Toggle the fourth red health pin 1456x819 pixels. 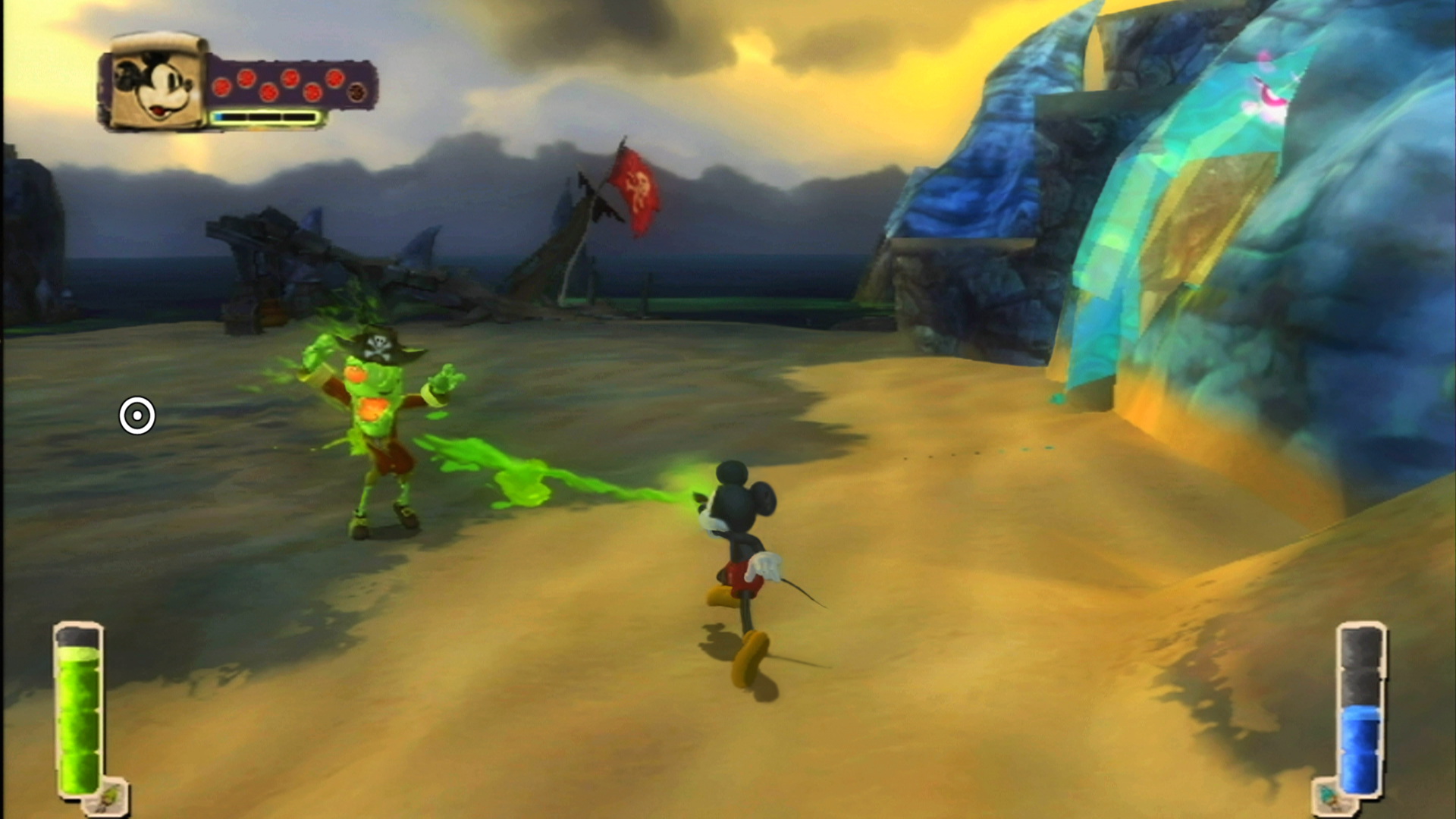click(290, 77)
